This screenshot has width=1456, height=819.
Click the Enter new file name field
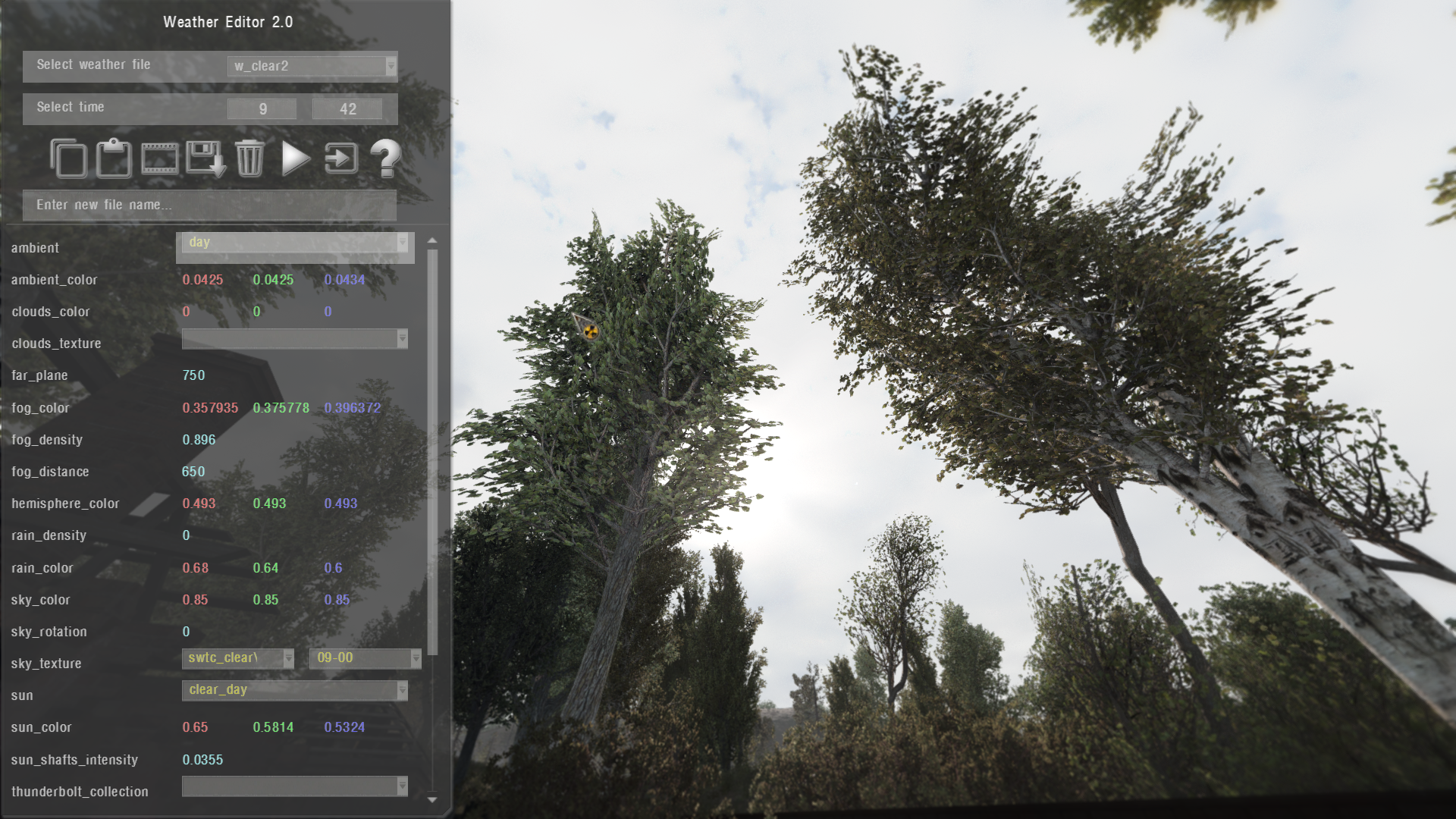pos(209,205)
